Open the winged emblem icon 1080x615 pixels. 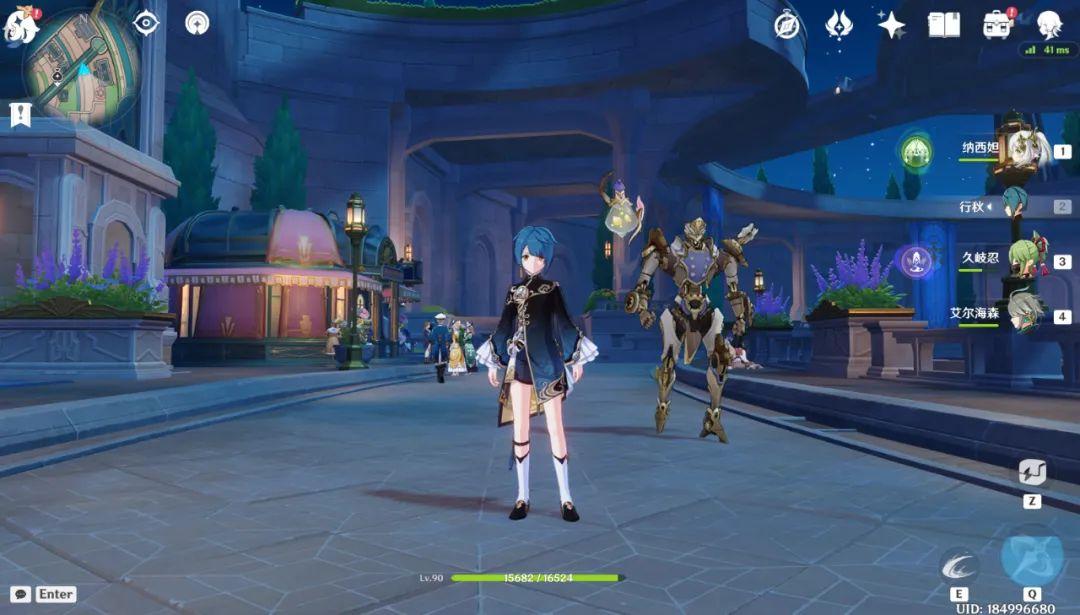839,25
